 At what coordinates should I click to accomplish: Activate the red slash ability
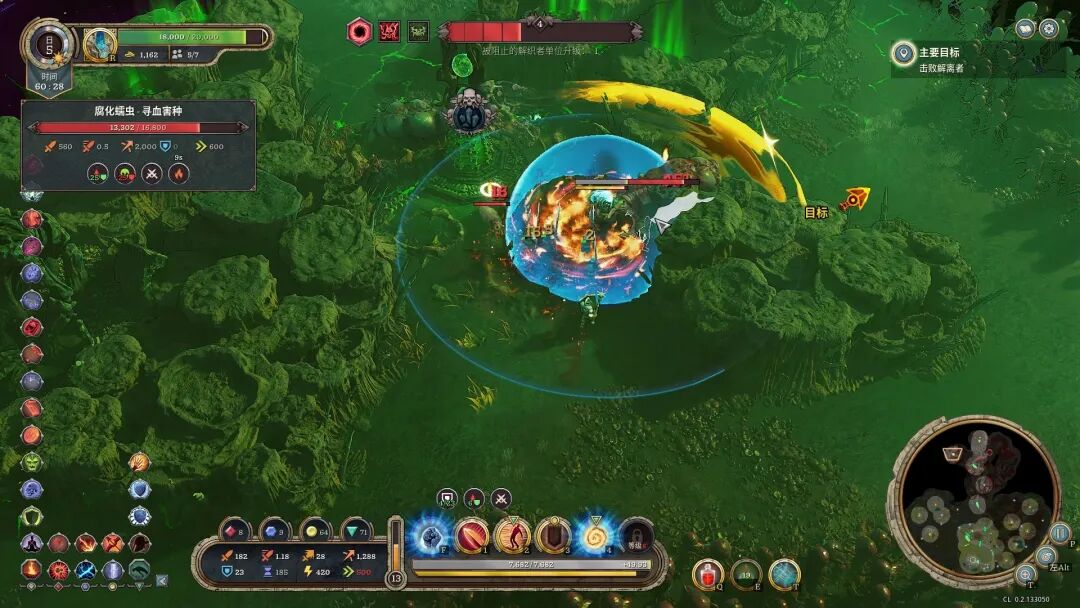coord(472,536)
